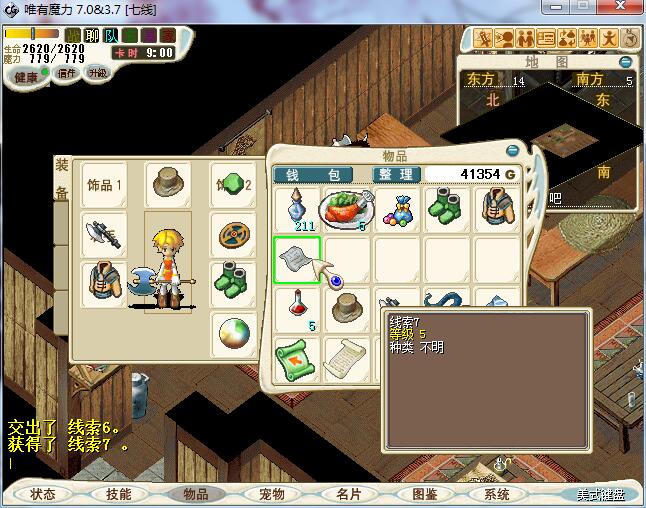Open the 宠物 pet menu

pos(271,494)
